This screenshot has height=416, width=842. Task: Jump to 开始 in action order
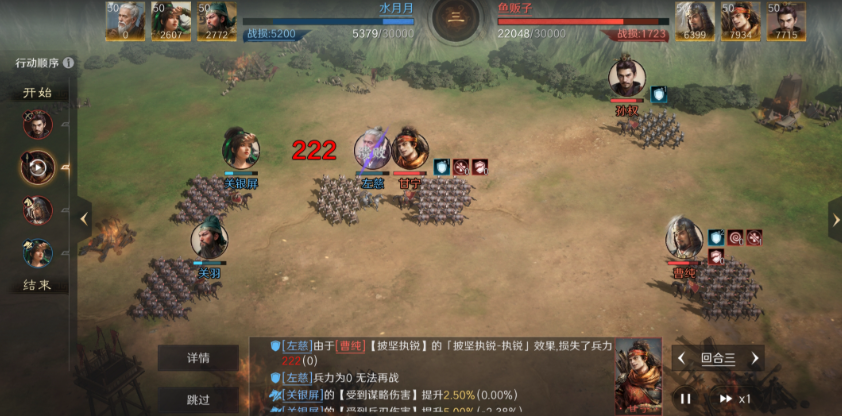tap(38, 93)
